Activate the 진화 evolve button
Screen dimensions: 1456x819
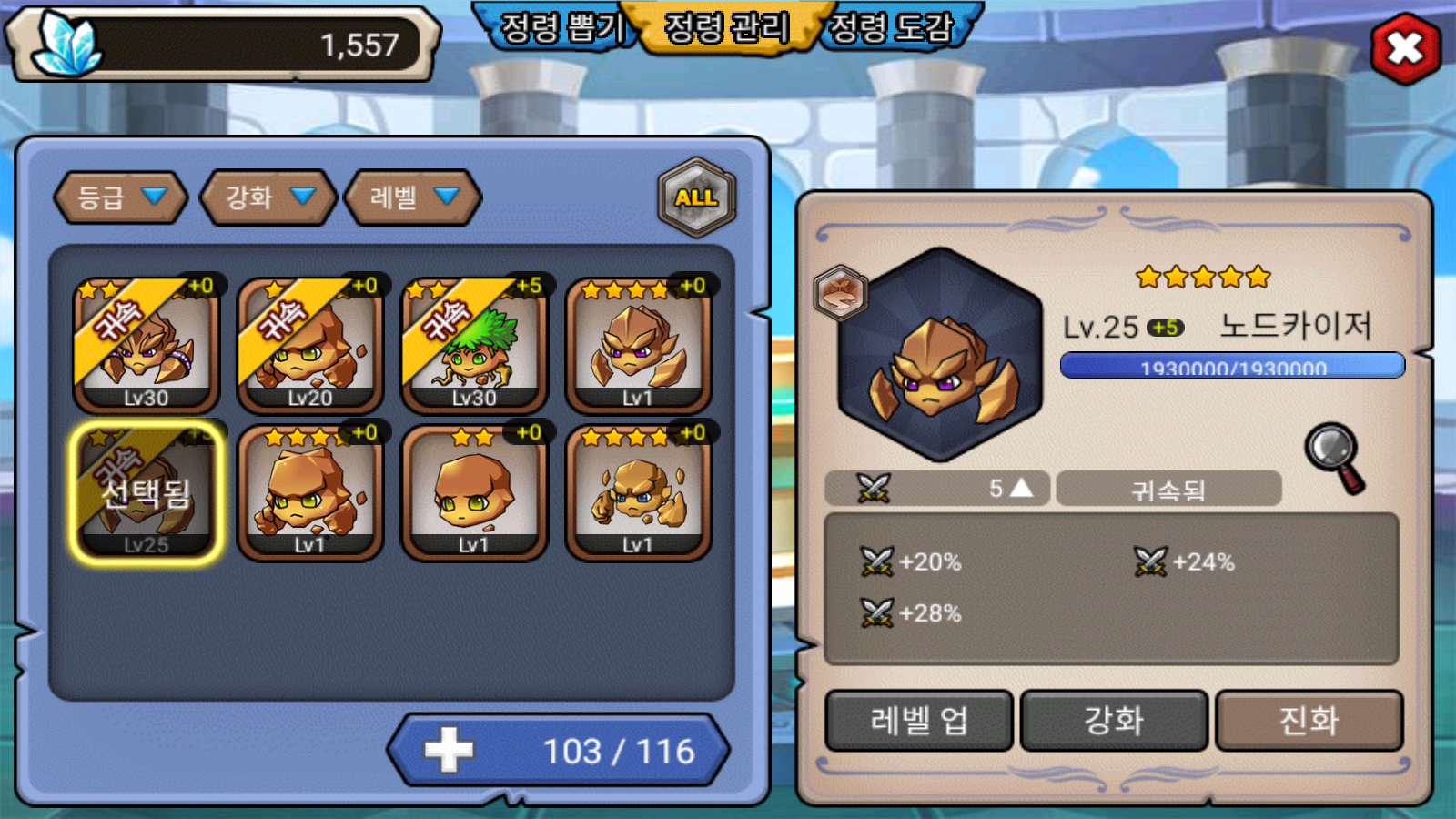[1309, 721]
